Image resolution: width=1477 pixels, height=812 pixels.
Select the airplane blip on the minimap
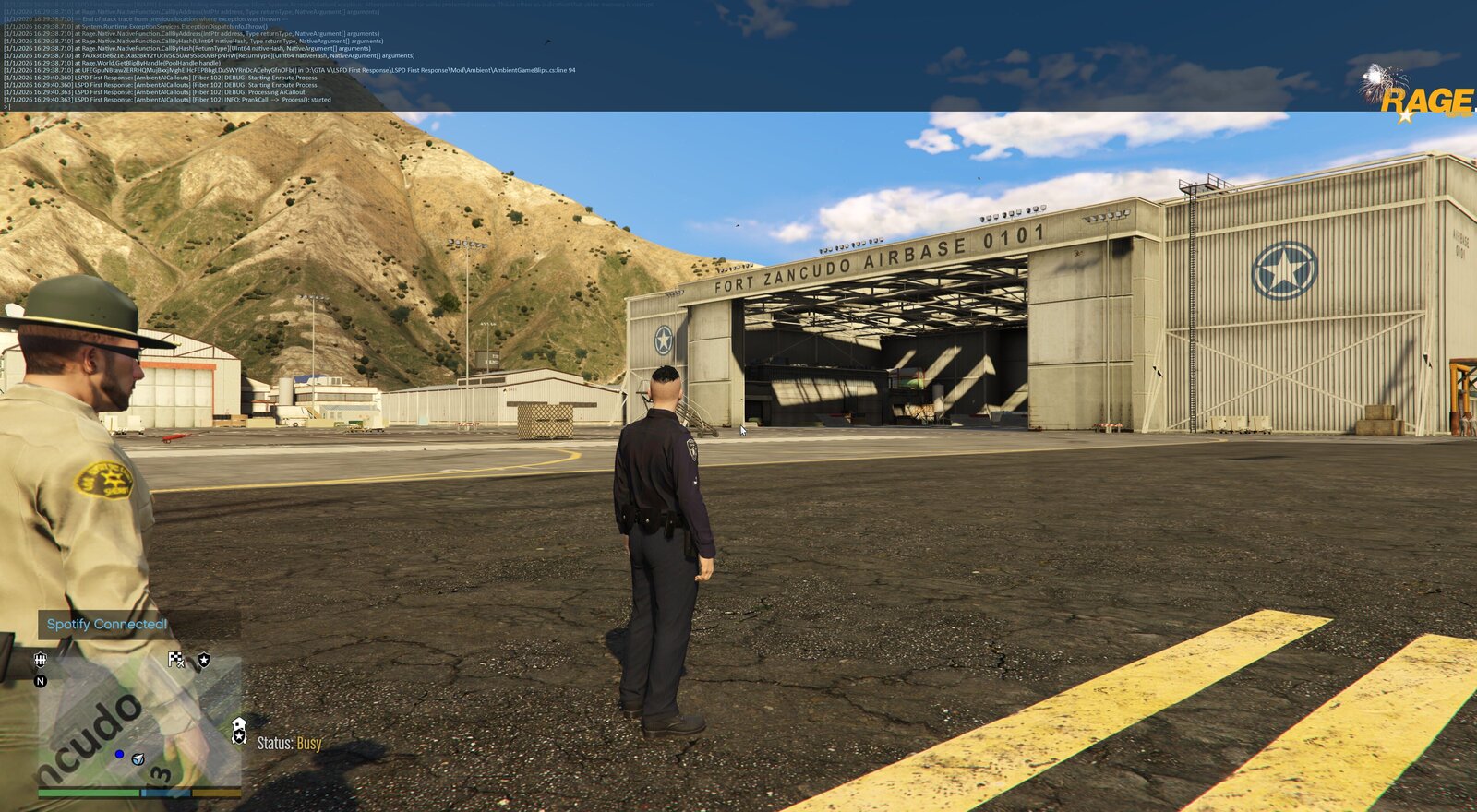coord(138,759)
